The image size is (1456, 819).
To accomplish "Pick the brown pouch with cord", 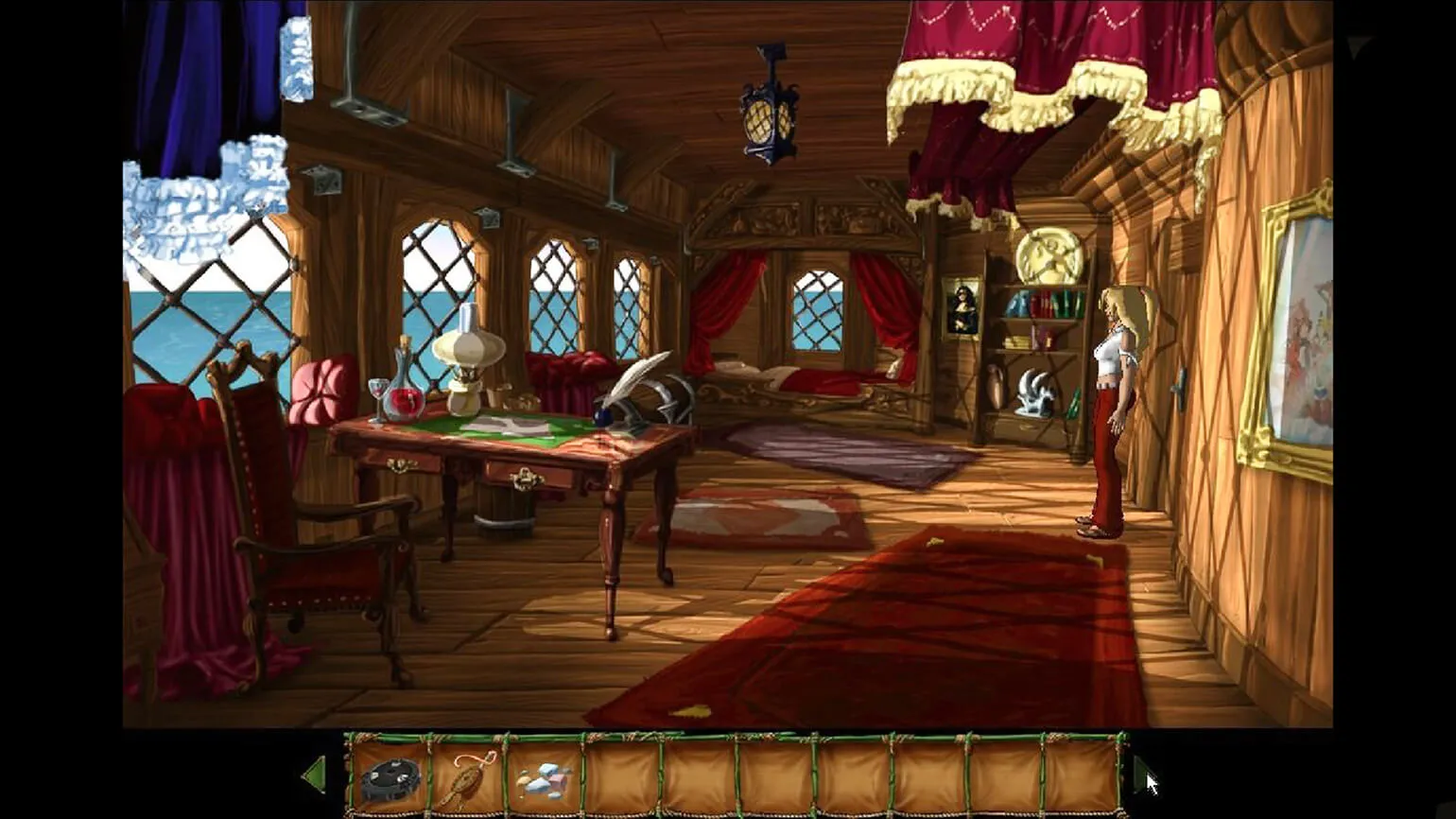I will click(x=465, y=778).
